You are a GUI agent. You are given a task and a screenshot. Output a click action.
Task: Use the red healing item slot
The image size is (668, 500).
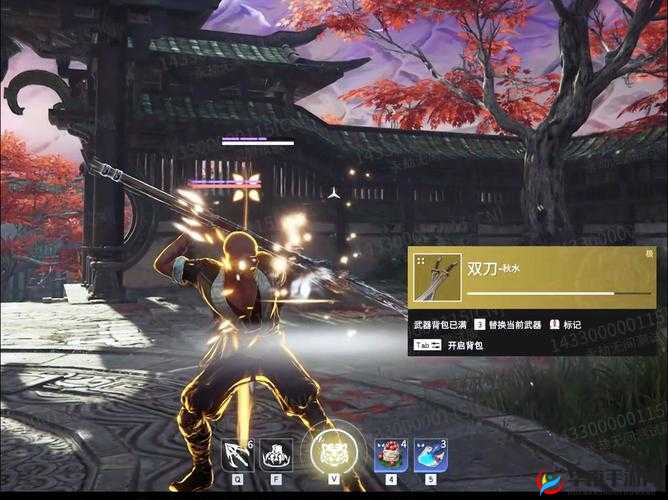[390, 455]
